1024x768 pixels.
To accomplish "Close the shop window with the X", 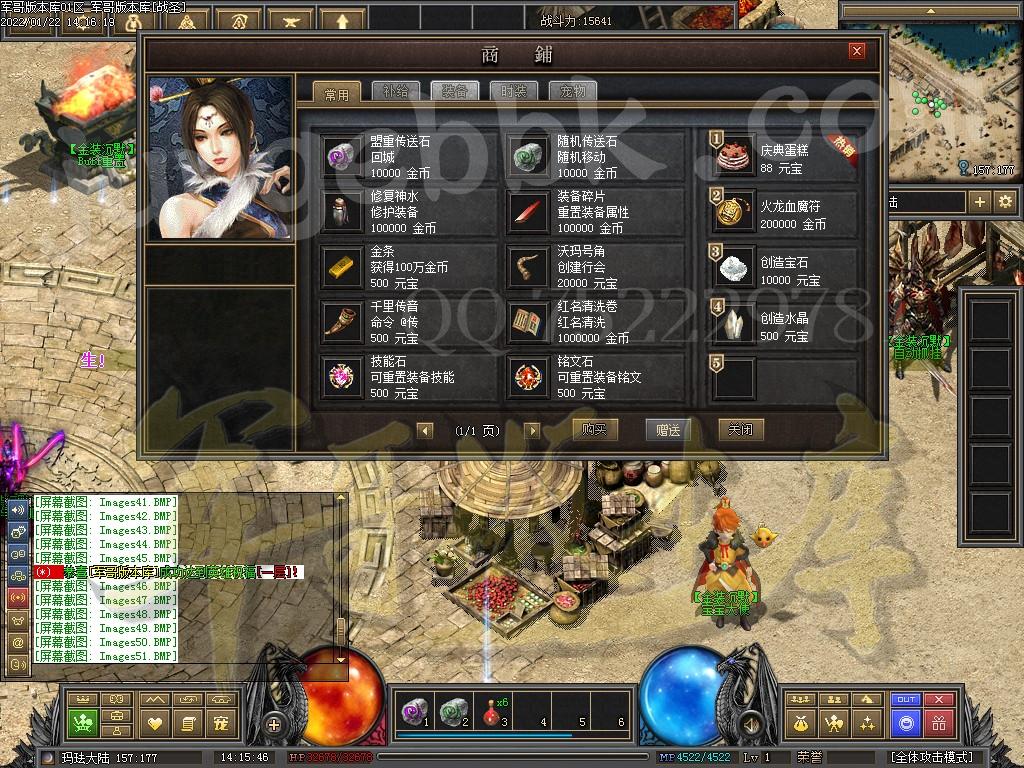I will [x=857, y=51].
